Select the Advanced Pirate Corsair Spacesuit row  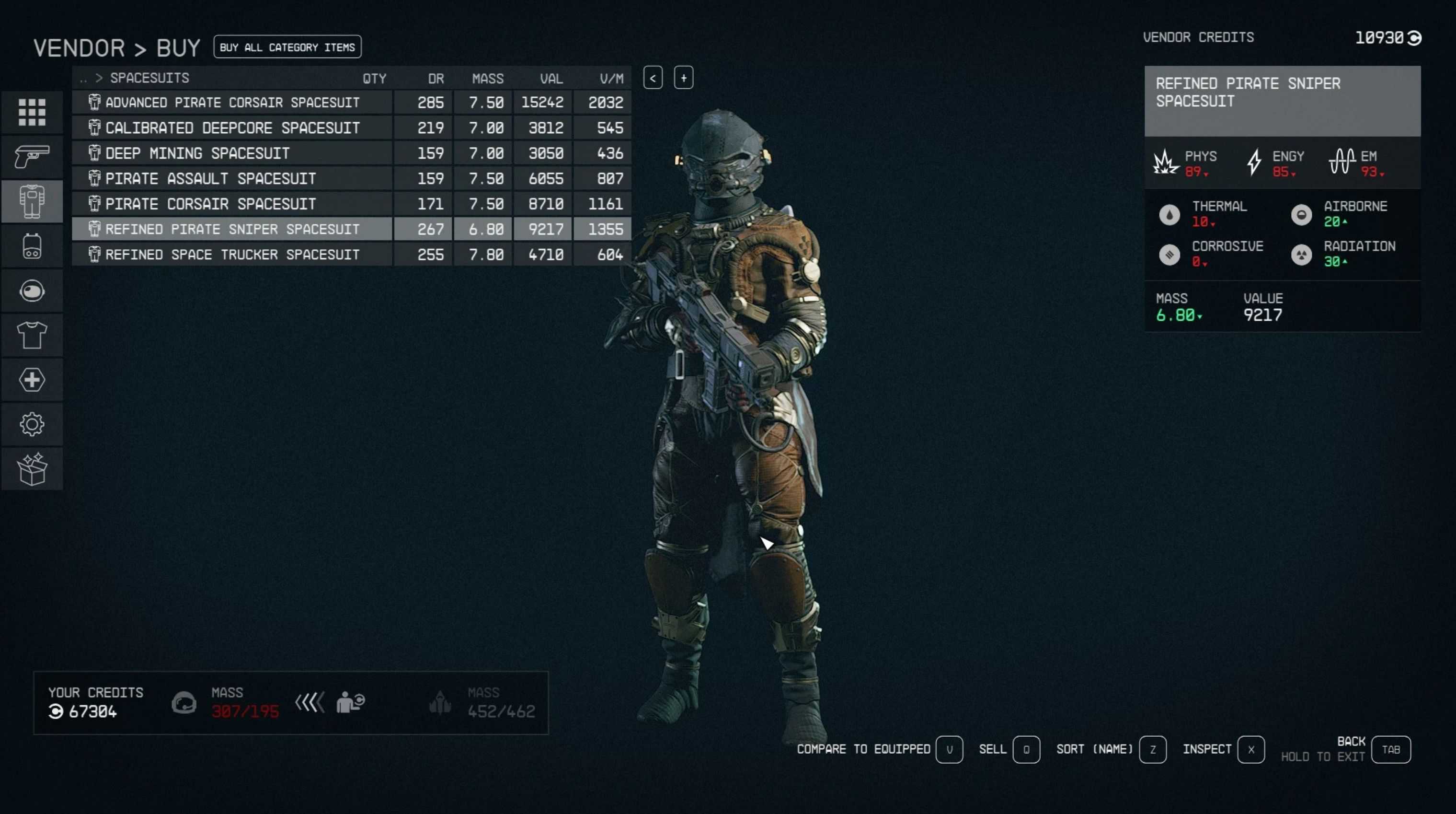click(232, 103)
